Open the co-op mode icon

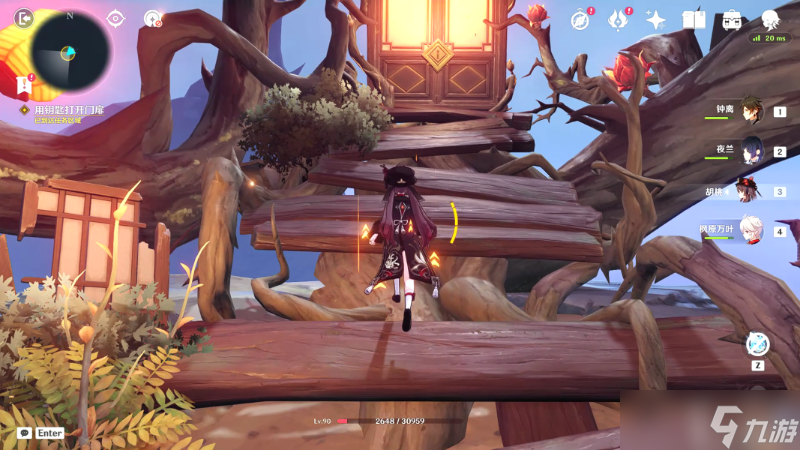152,18
